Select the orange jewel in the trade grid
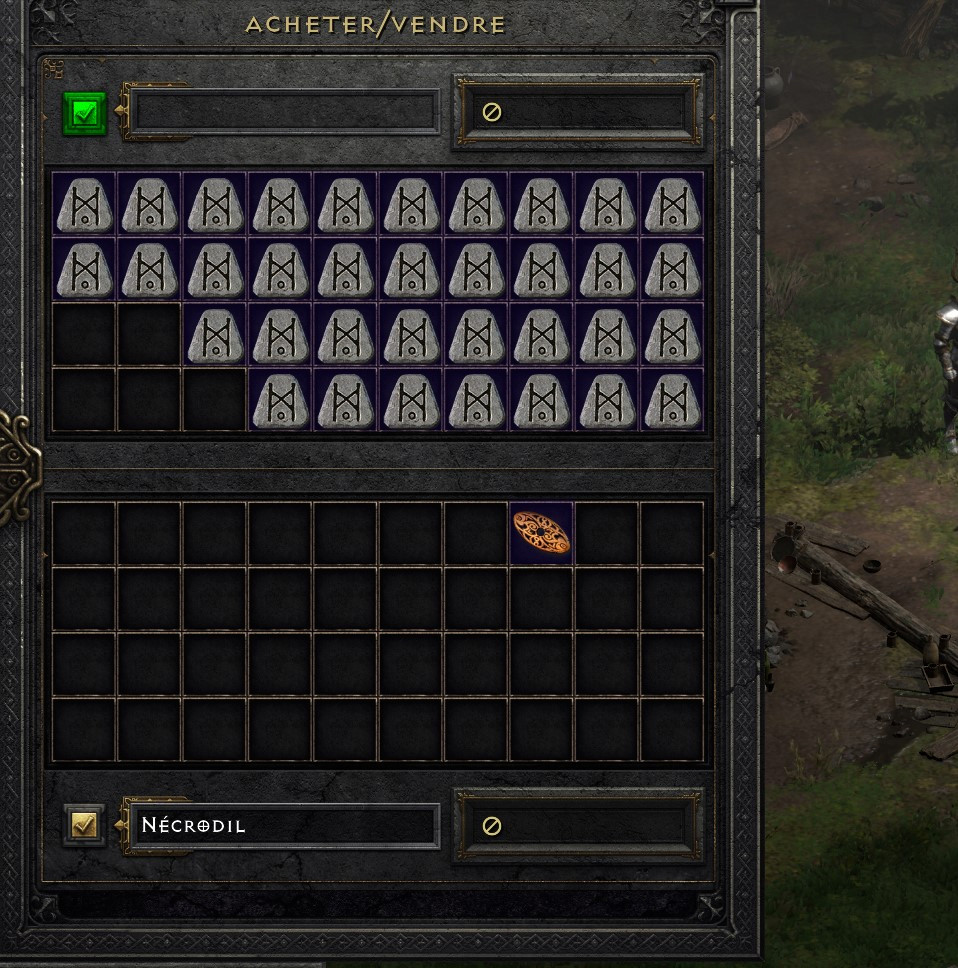 (x=541, y=533)
